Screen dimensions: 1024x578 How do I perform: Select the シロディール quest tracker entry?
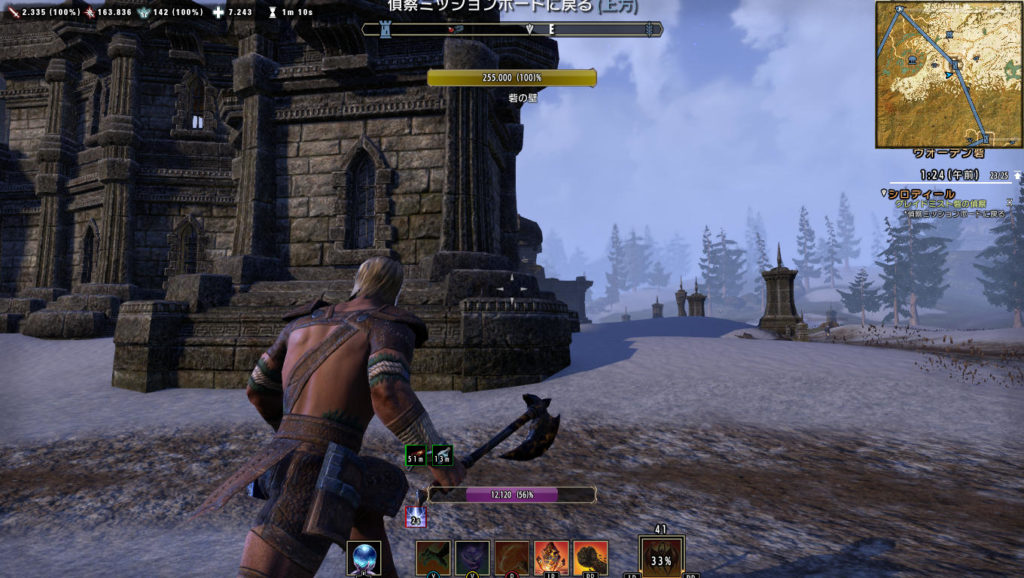tap(920, 193)
